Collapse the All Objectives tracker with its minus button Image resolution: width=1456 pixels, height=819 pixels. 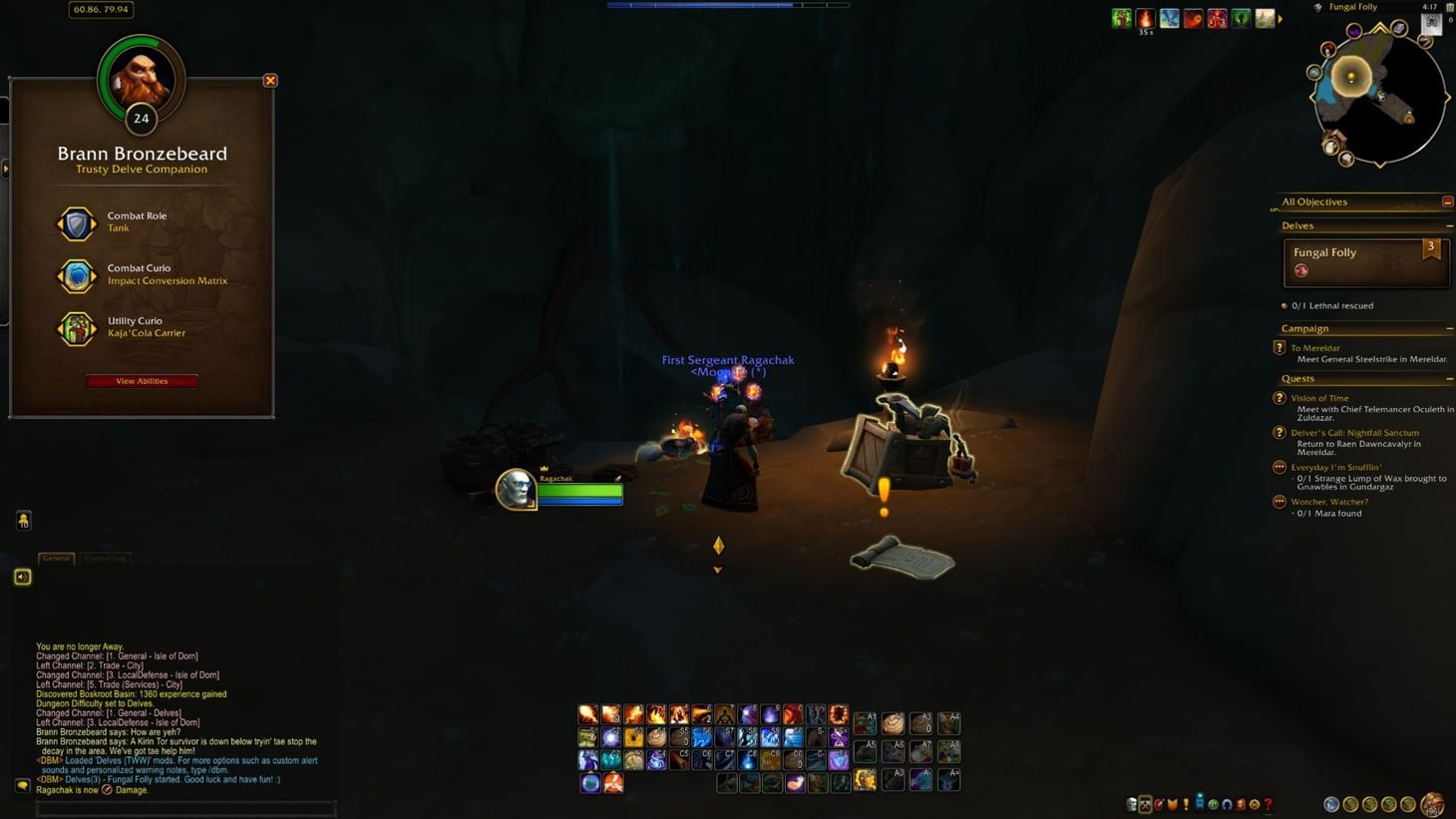[x=1448, y=201]
